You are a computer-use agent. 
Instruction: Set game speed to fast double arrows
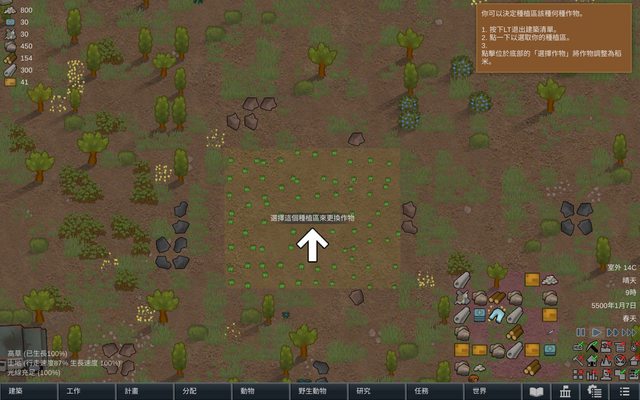point(612,331)
